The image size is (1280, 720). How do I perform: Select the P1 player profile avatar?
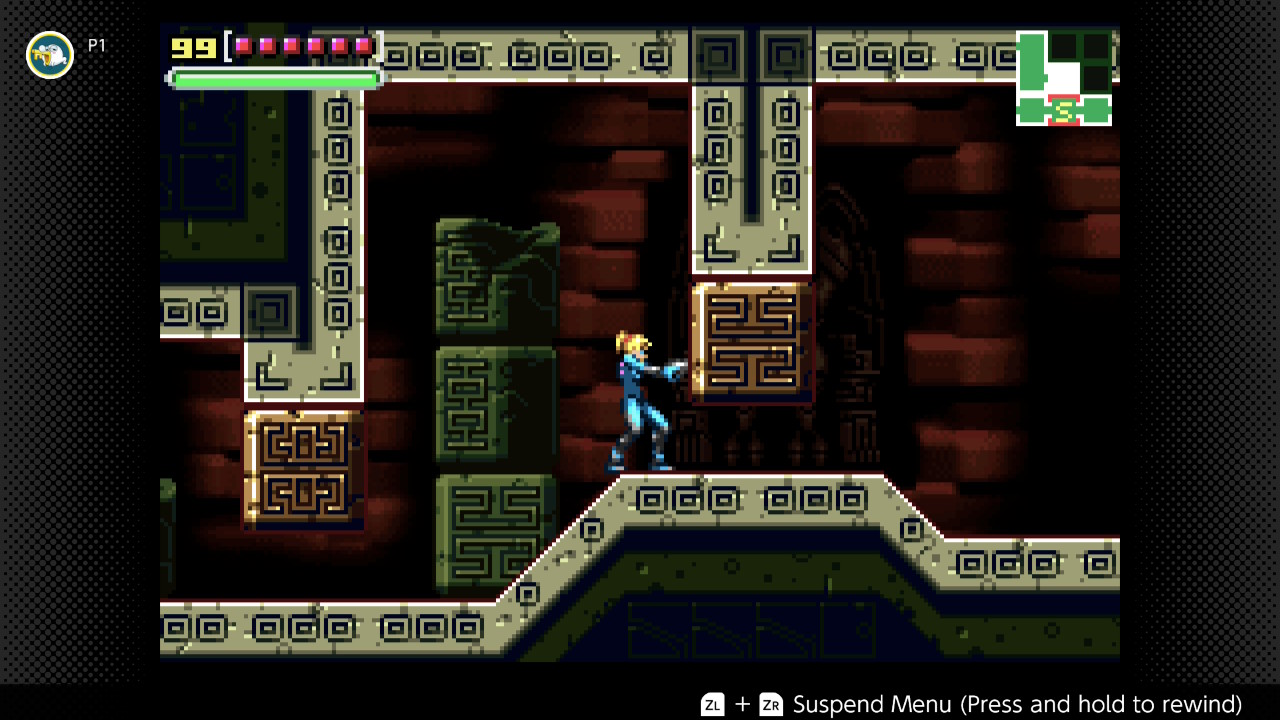(50, 55)
